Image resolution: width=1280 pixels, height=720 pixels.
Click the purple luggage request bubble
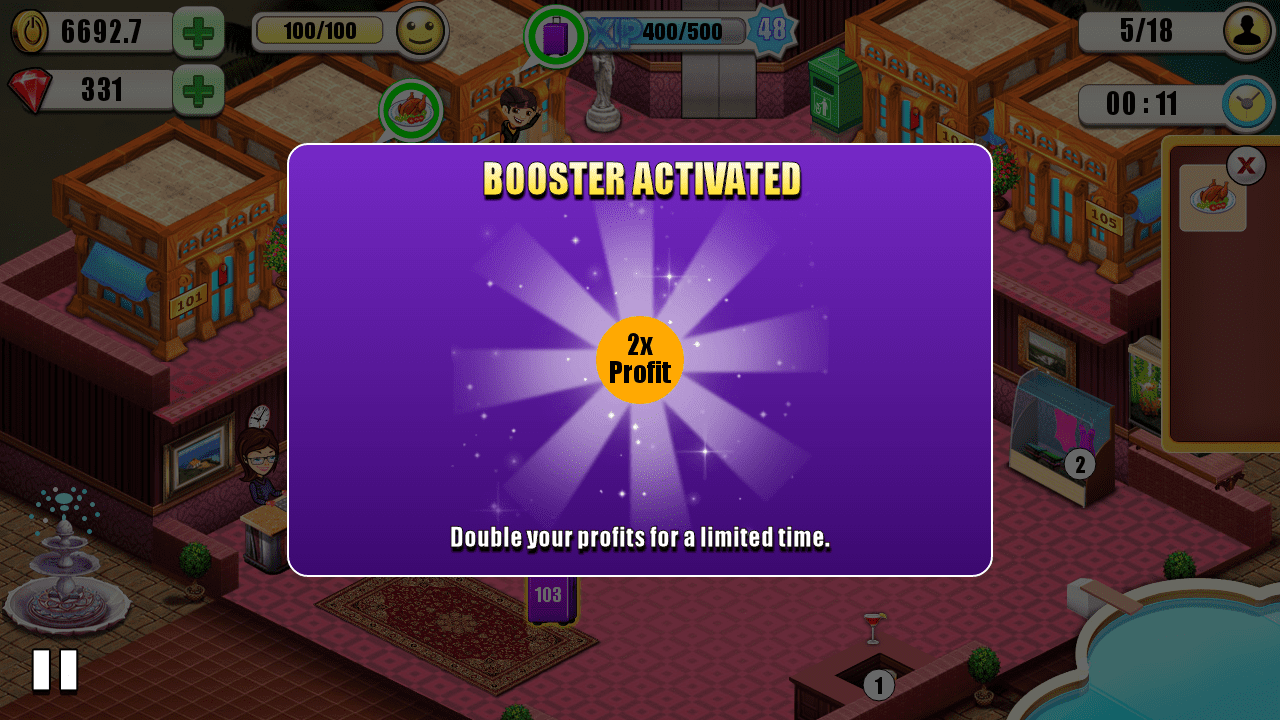coord(555,37)
